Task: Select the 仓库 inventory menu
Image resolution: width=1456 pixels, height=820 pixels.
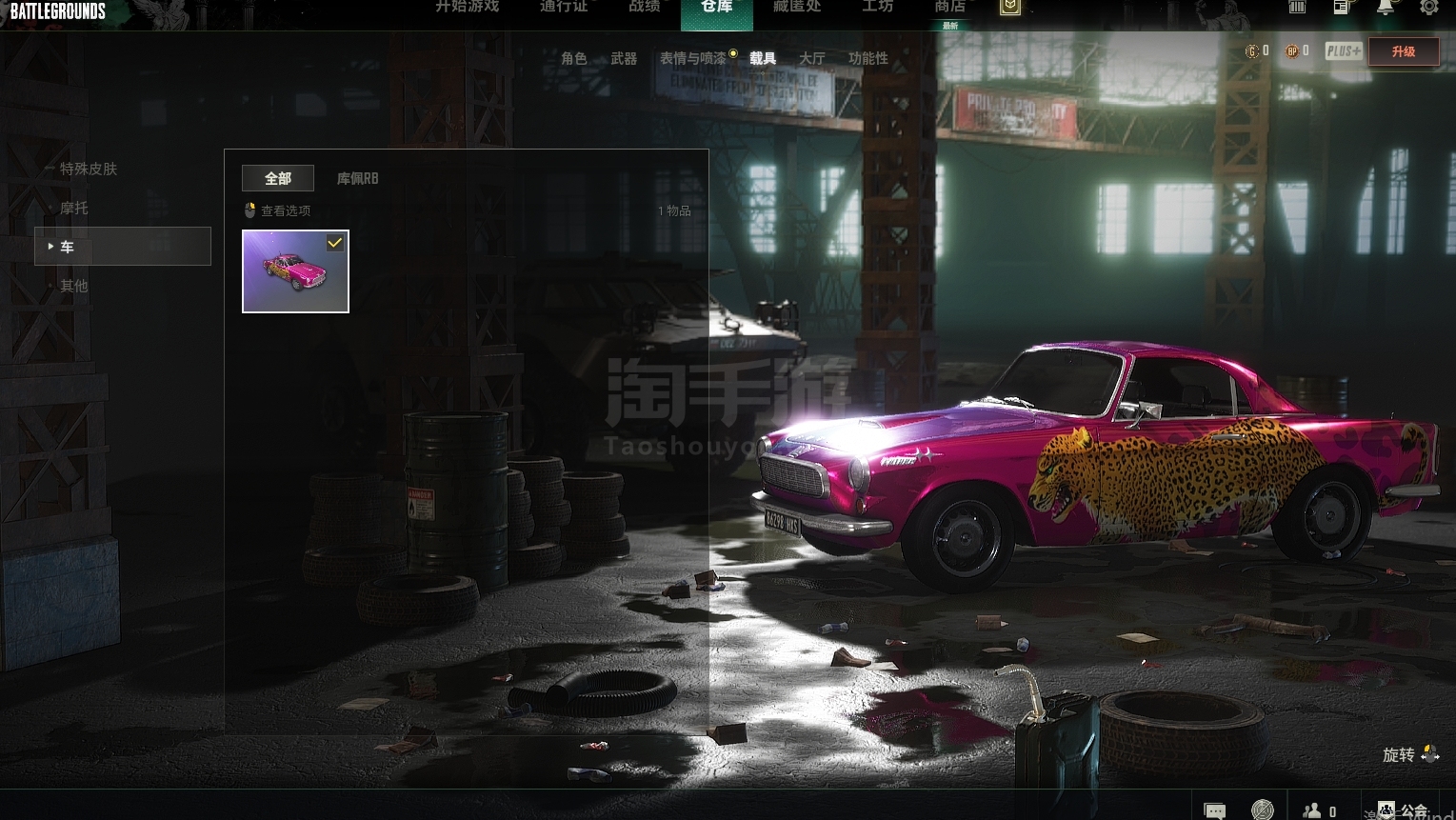Action: tap(716, 10)
